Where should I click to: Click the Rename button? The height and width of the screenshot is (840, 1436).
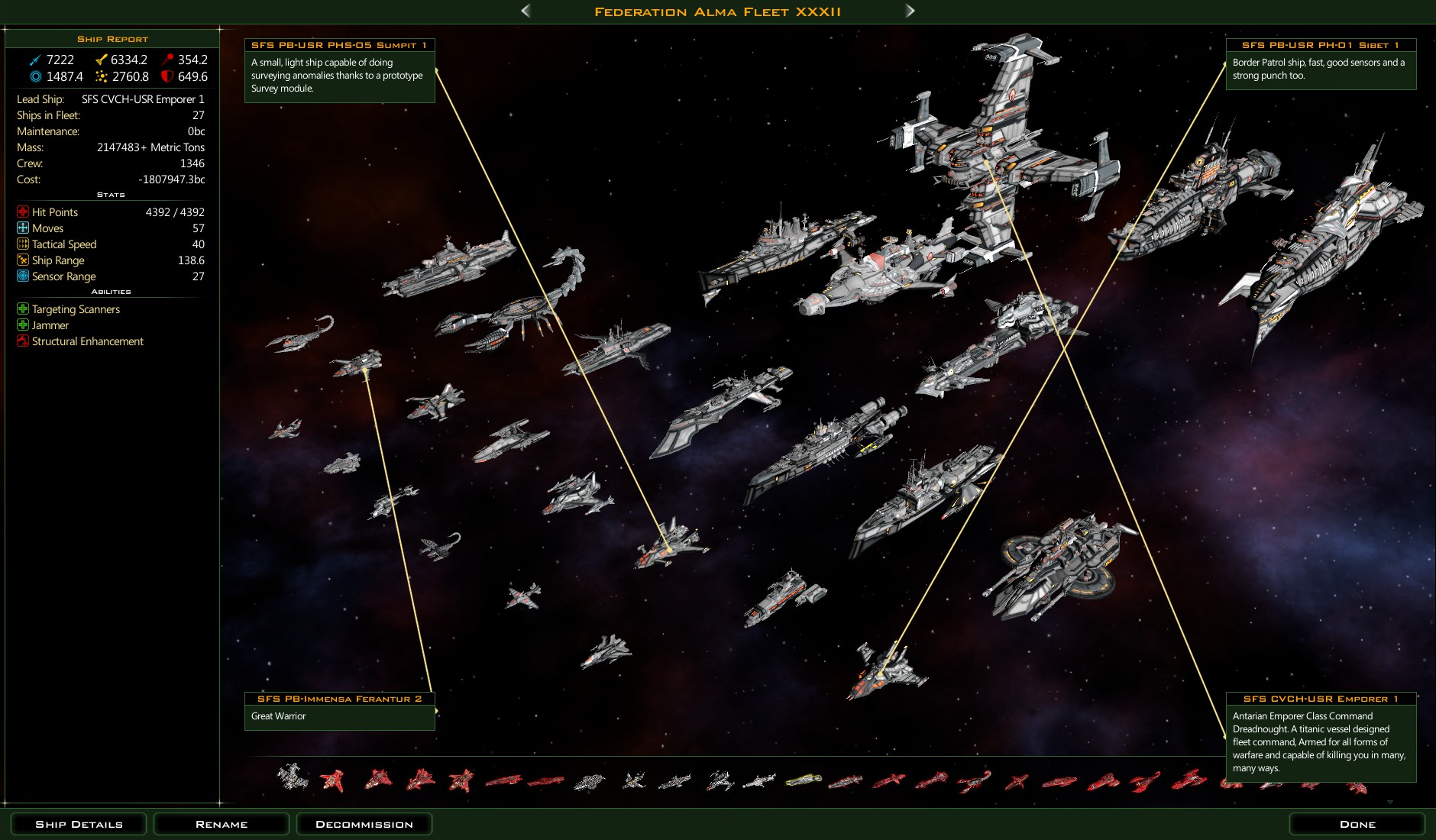221,824
